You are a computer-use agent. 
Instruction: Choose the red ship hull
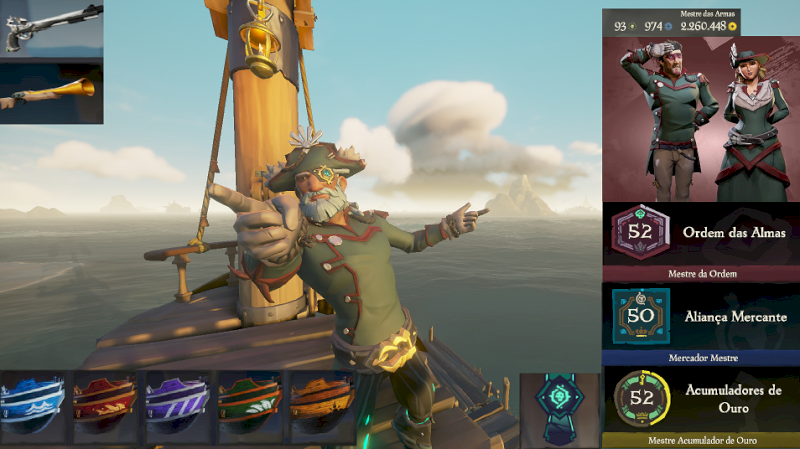pyautogui.click(x=106, y=407)
